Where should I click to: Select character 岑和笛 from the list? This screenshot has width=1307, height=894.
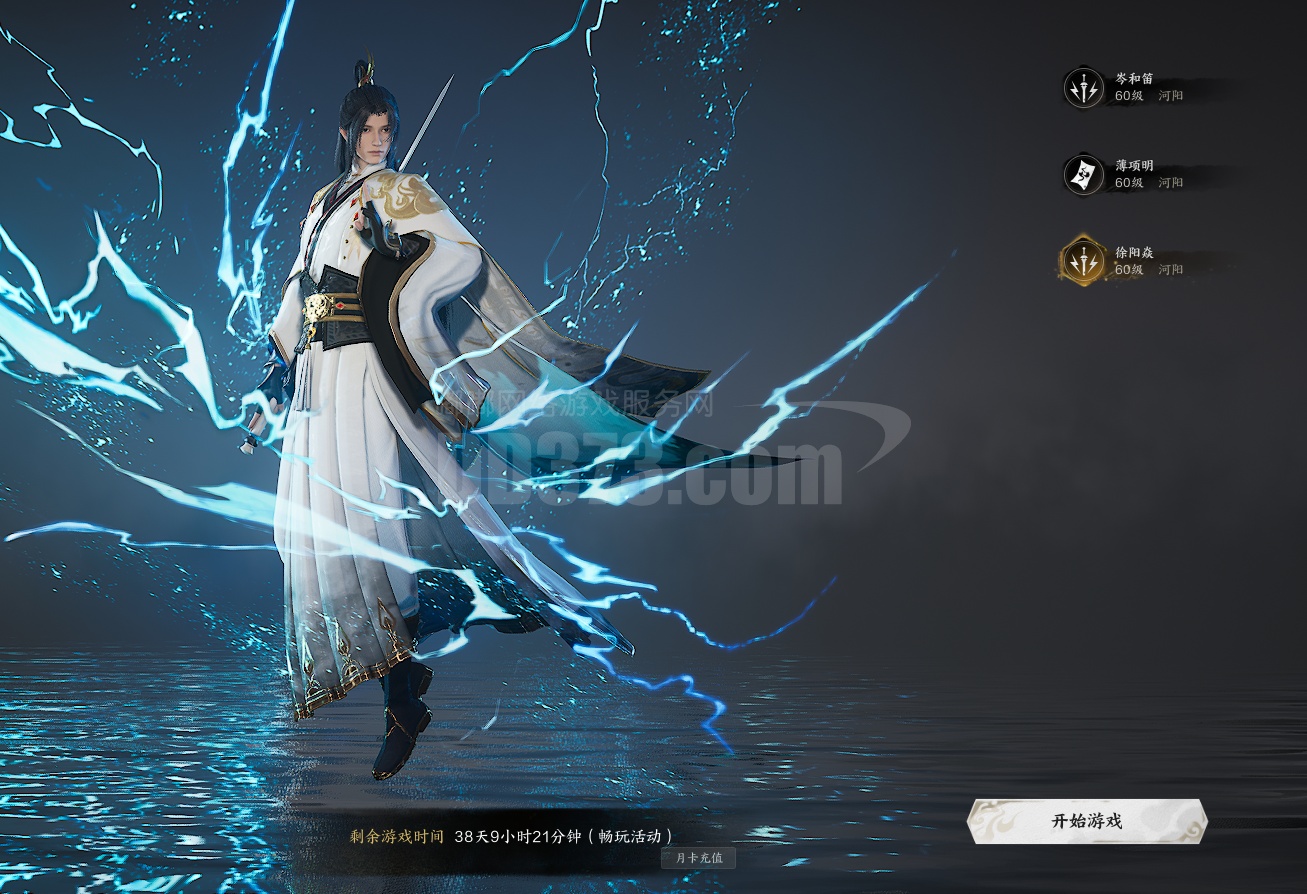point(1133,87)
